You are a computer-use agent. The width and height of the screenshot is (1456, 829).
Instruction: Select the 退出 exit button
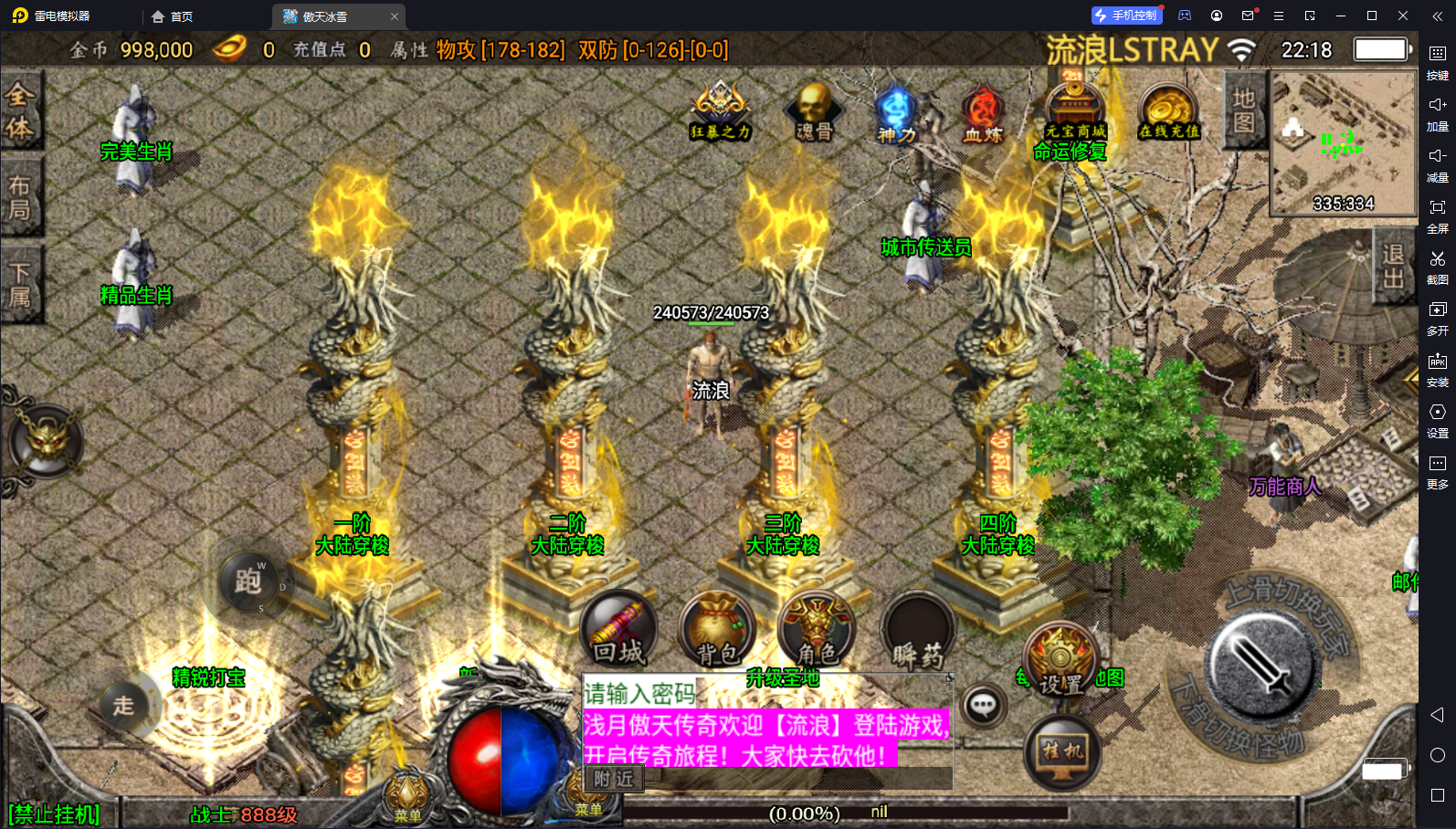(x=1392, y=266)
